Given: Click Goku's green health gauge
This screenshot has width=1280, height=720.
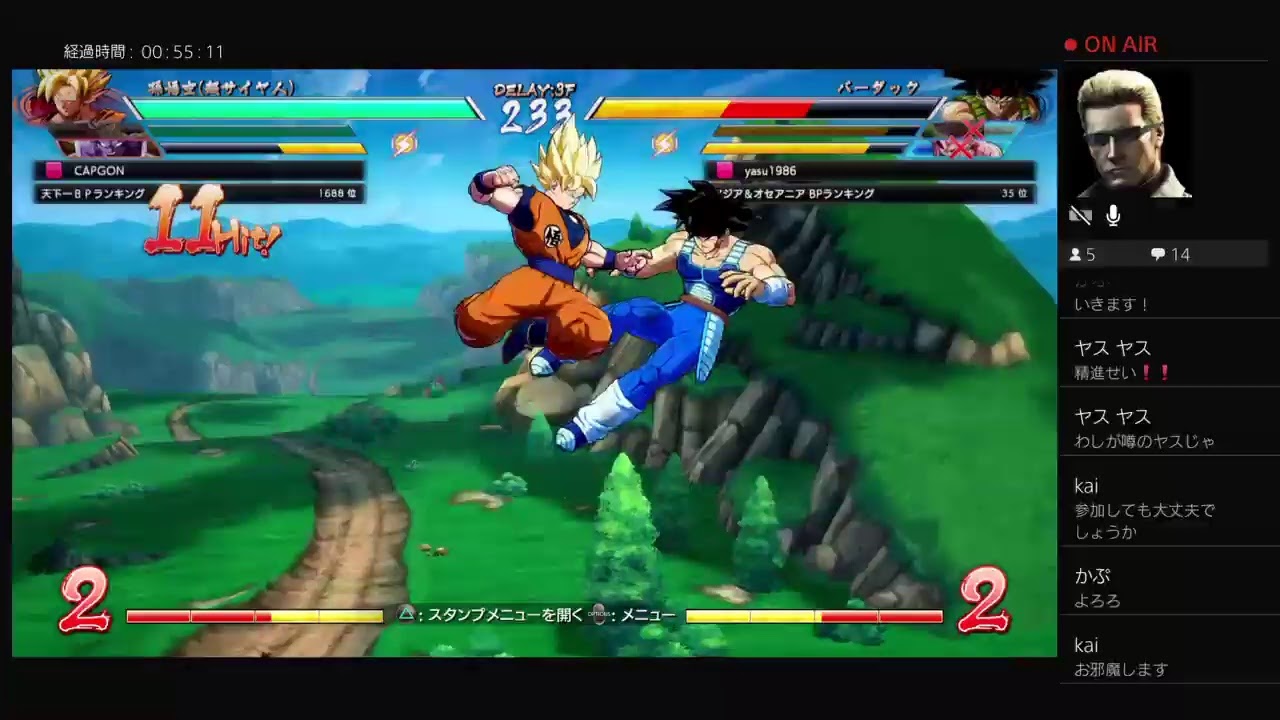Looking at the screenshot, I should click(300, 108).
